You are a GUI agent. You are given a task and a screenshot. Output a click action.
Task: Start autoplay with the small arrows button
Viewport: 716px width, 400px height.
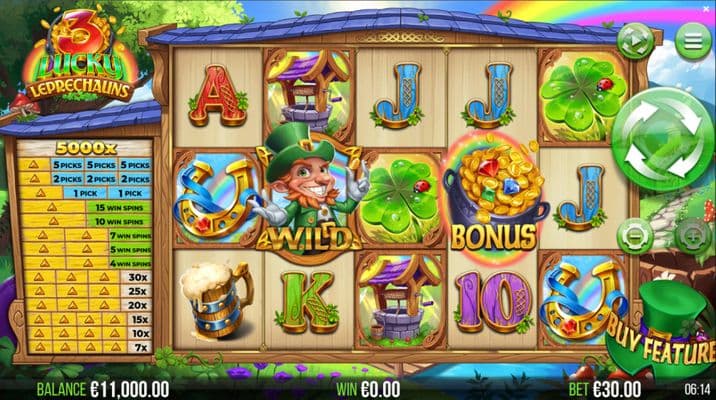(635, 41)
